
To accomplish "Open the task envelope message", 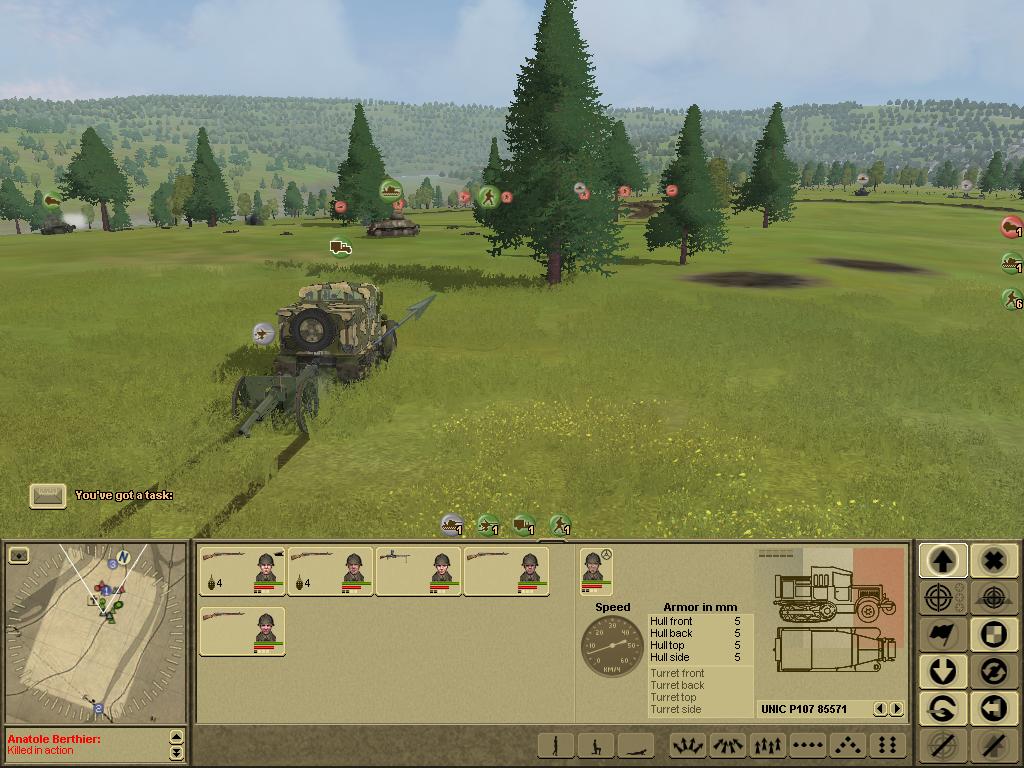I will click(x=47, y=494).
